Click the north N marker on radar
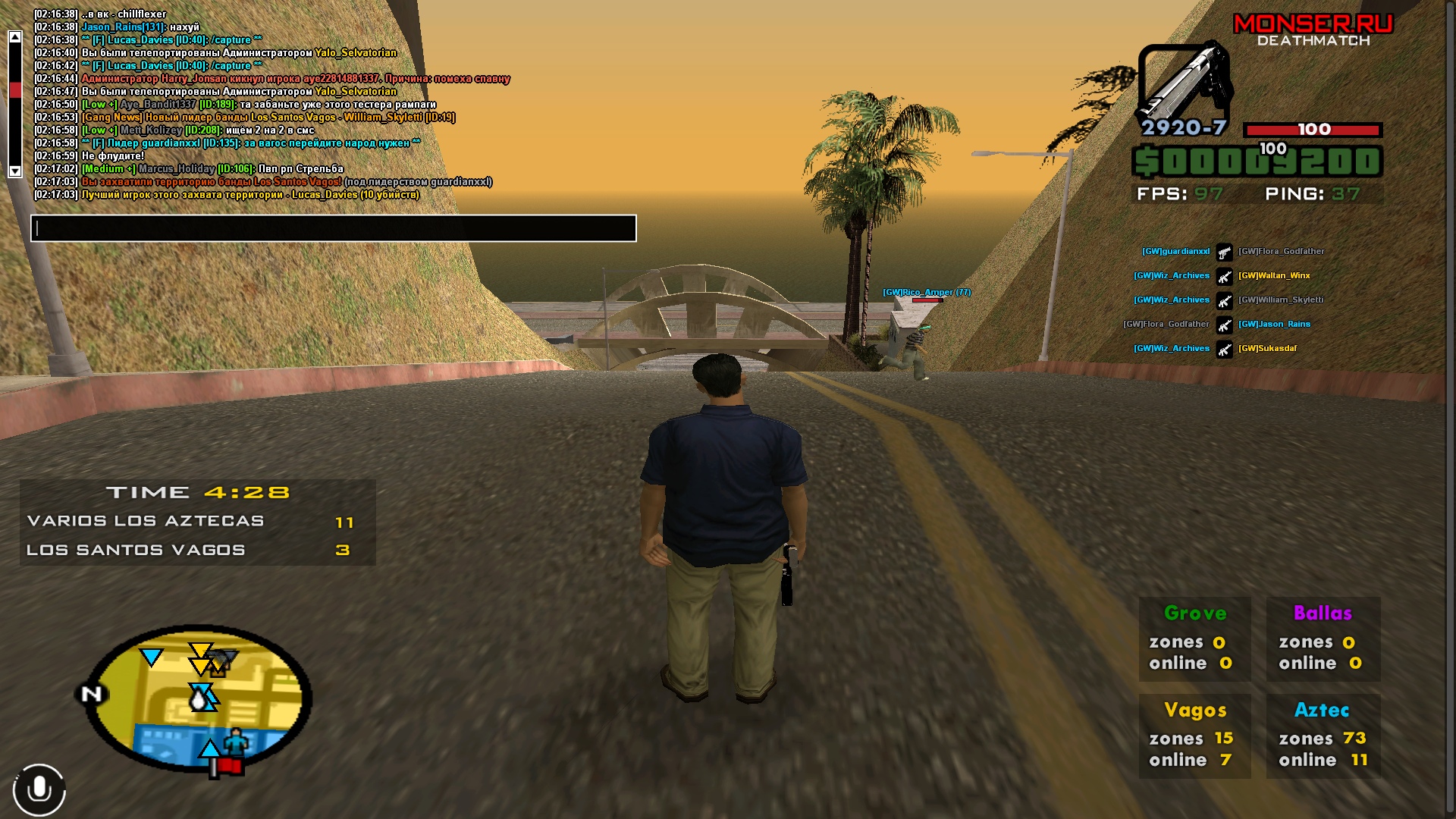 pyautogui.click(x=91, y=694)
